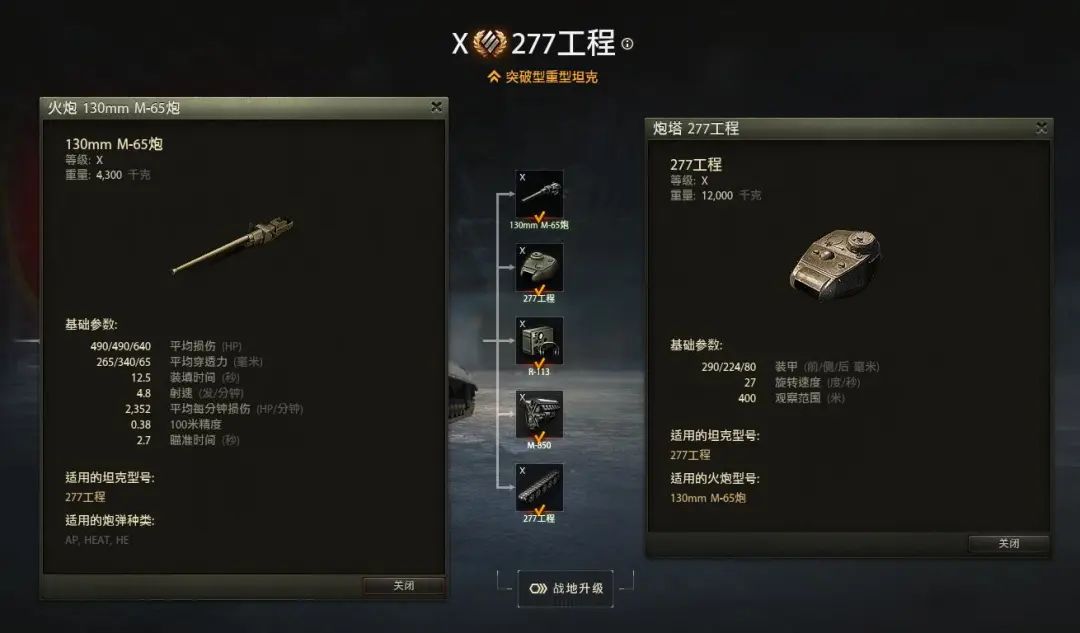The width and height of the screenshot is (1080, 633).
Task: Select the 277工程 tracks module icon
Action: coord(539,488)
